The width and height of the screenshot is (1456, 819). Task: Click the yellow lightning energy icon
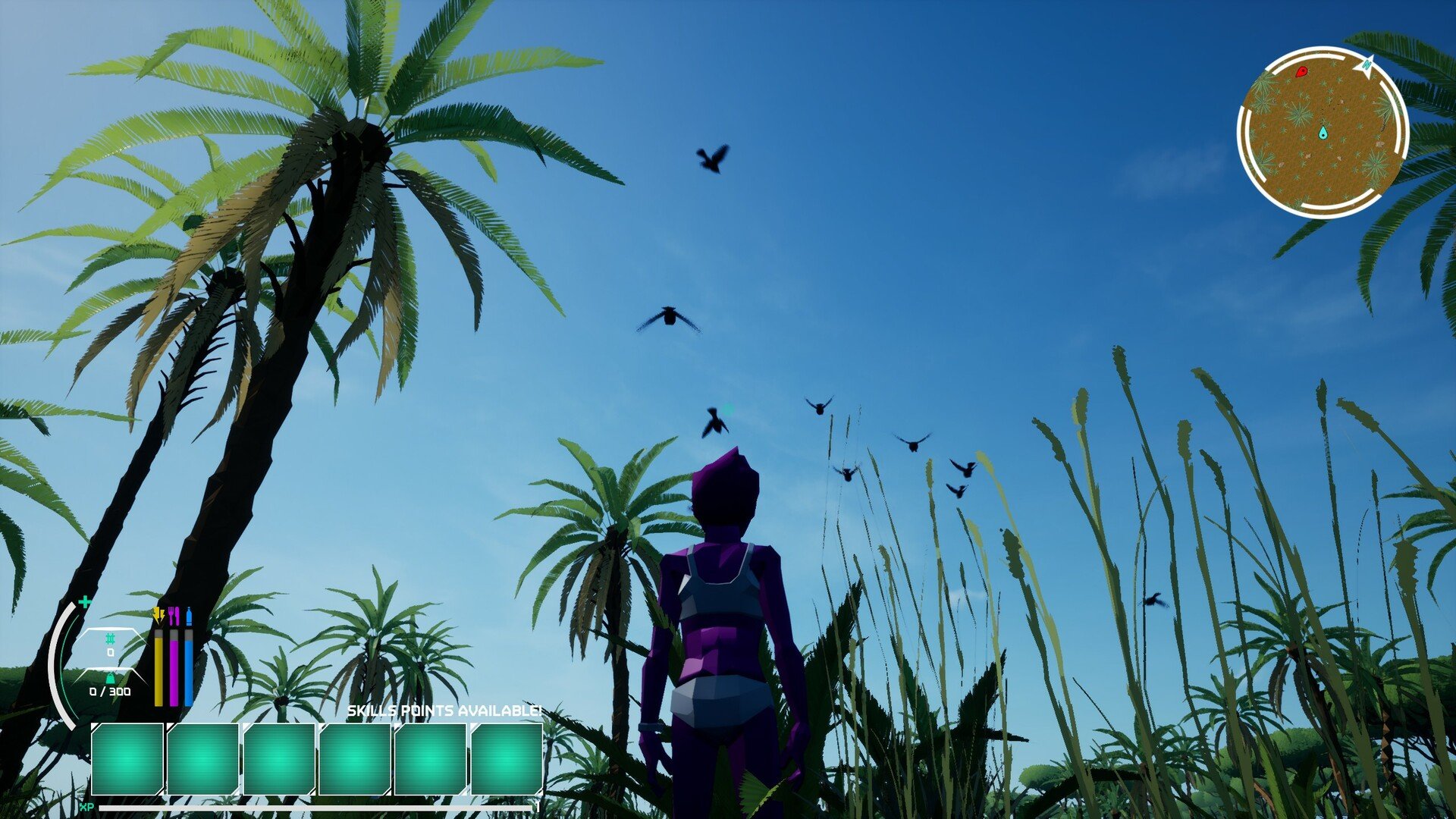pos(158,614)
